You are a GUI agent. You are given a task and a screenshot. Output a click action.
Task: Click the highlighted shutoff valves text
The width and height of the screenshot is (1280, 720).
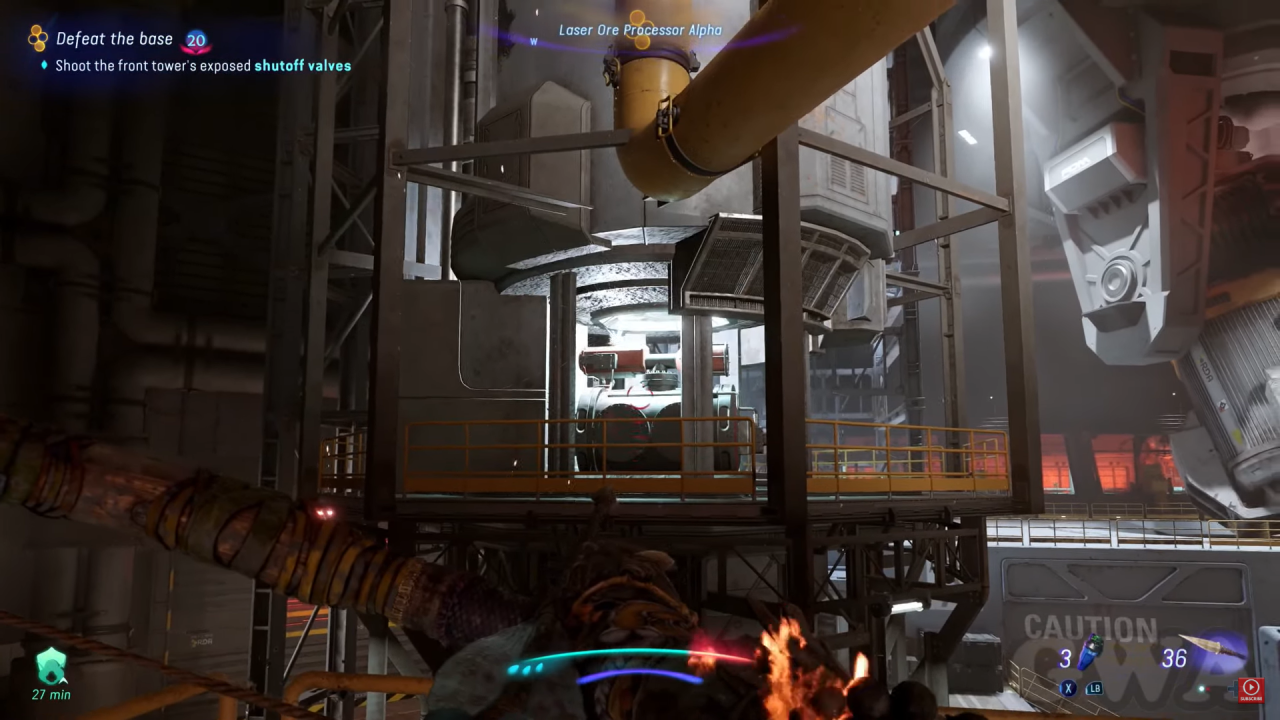(x=303, y=66)
